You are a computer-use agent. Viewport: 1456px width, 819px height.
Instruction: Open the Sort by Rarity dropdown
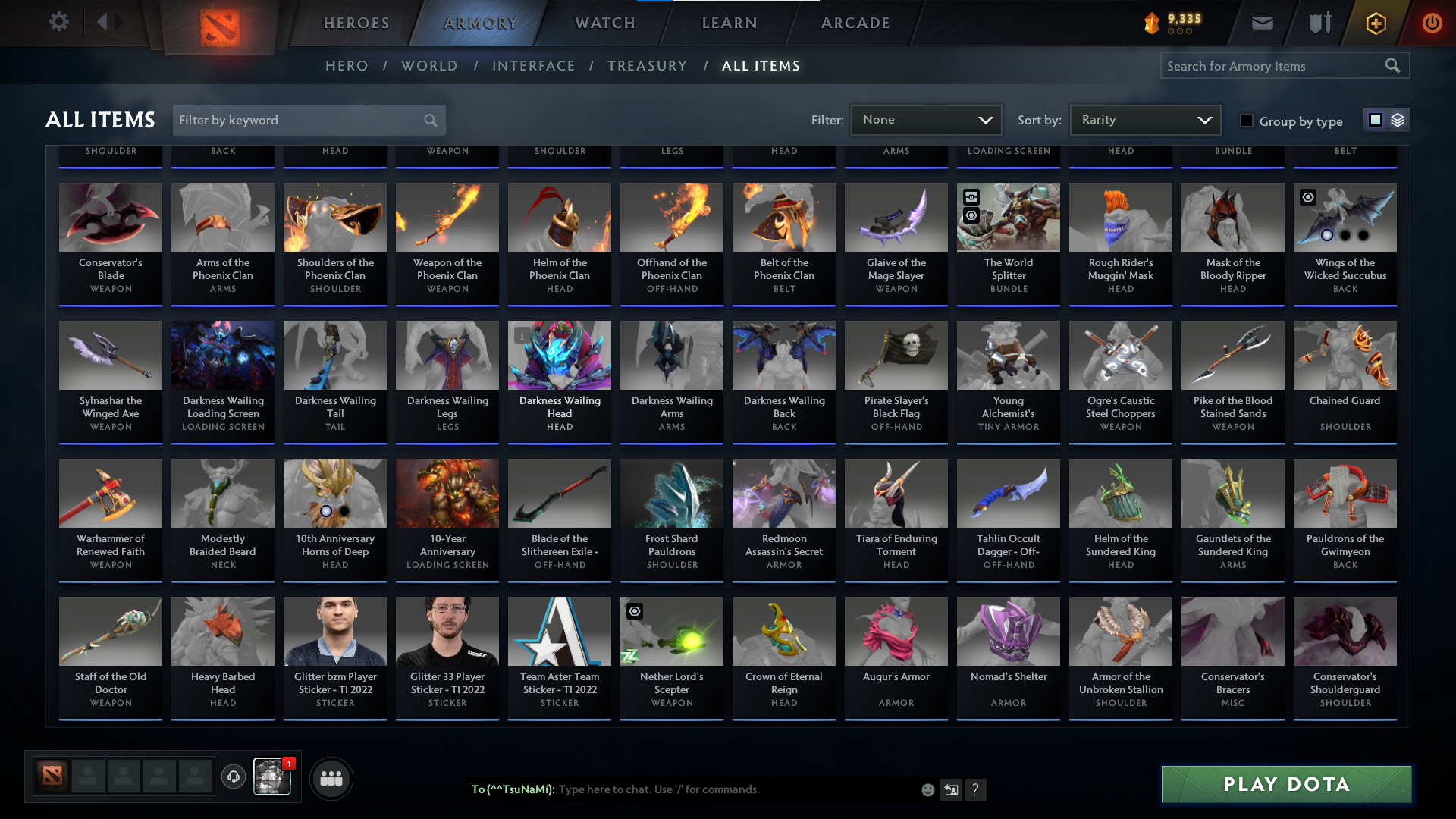click(x=1144, y=120)
